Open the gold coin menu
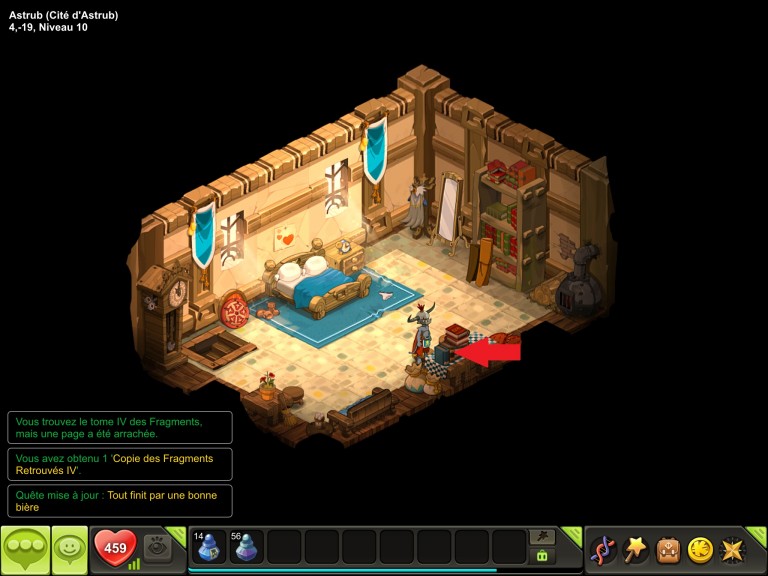This screenshot has width=768, height=576. [x=700, y=549]
